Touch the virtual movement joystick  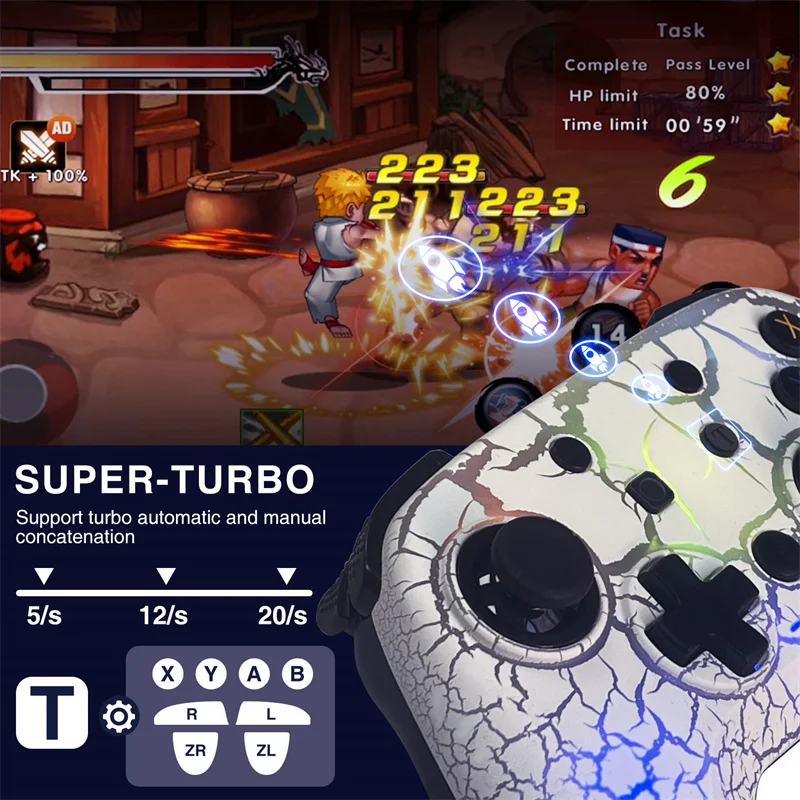tap(28, 388)
